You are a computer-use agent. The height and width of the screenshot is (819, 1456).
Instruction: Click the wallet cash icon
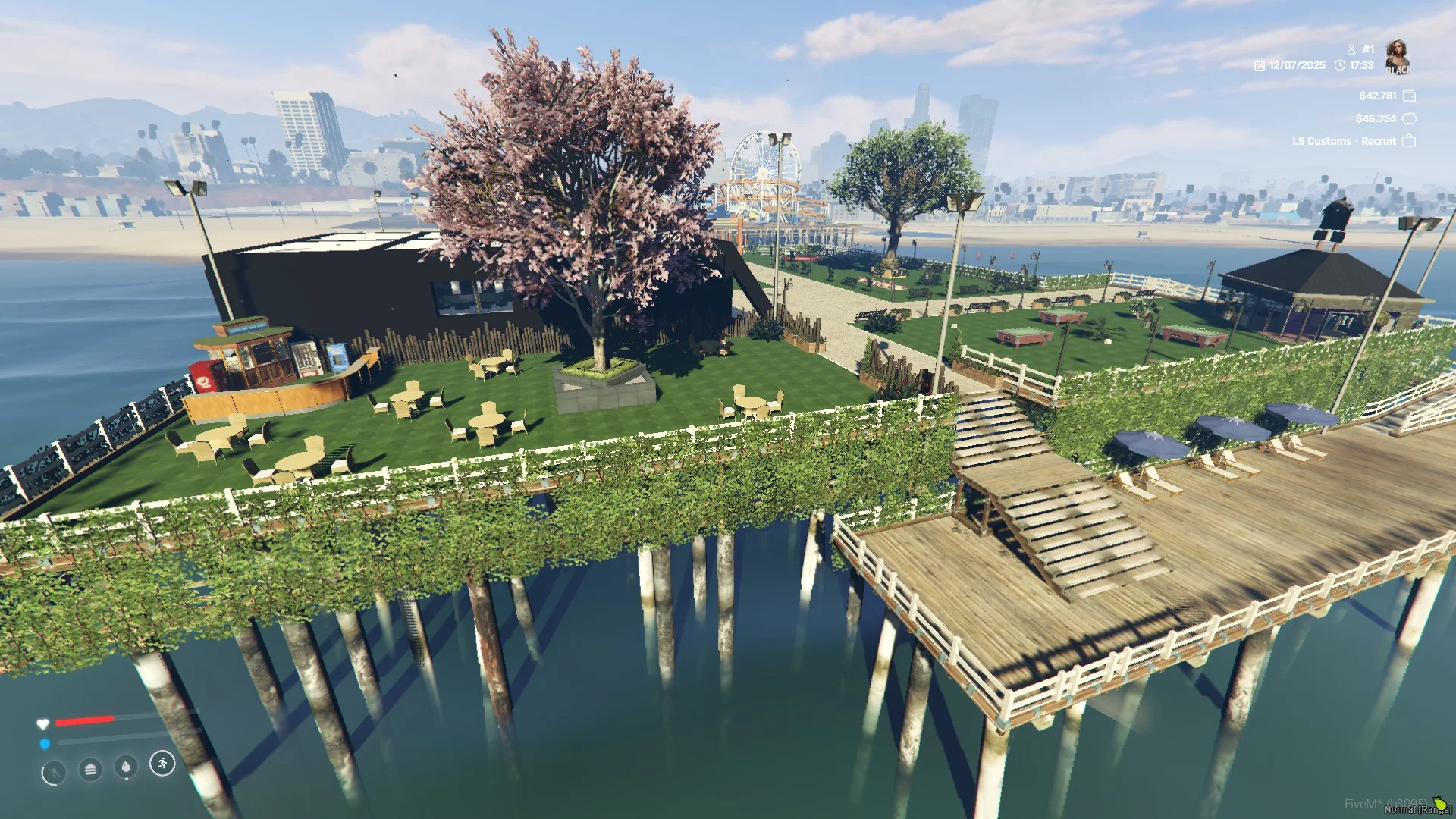click(x=1409, y=96)
